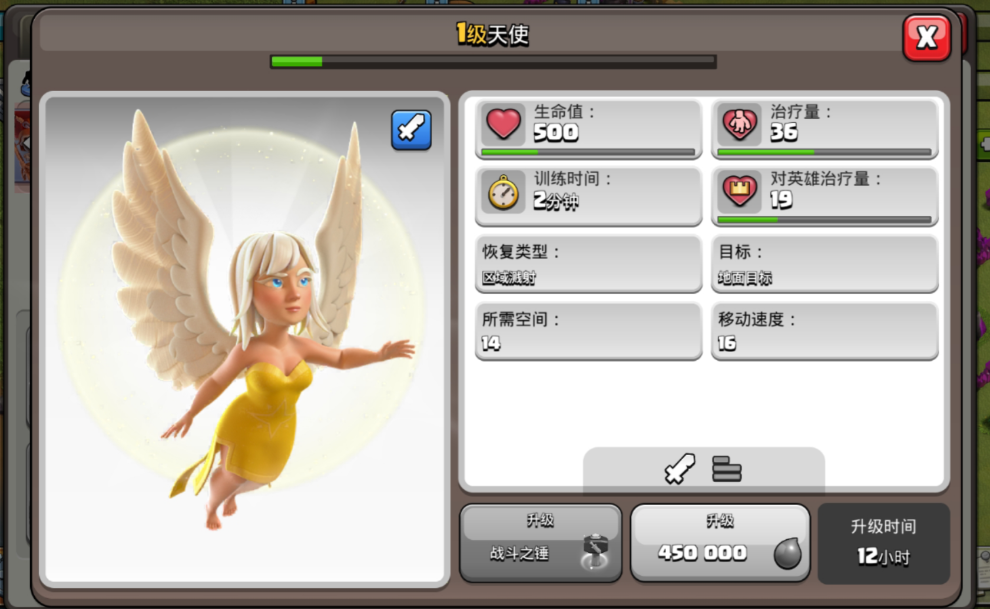The height and width of the screenshot is (609, 990).
Task: Upgrade for 450 000 dark elixir
Action: [719, 543]
